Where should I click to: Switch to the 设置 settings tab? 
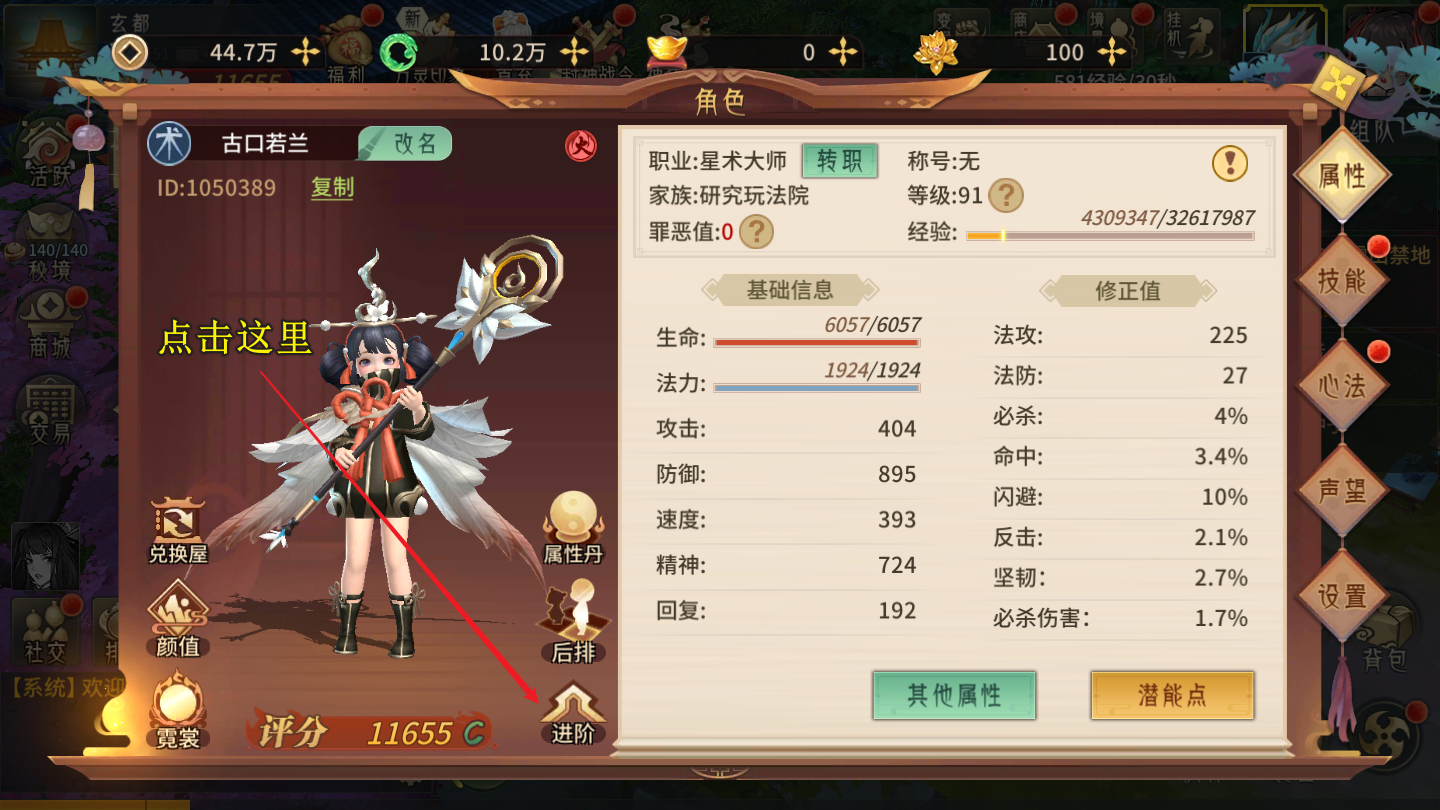(x=1342, y=596)
